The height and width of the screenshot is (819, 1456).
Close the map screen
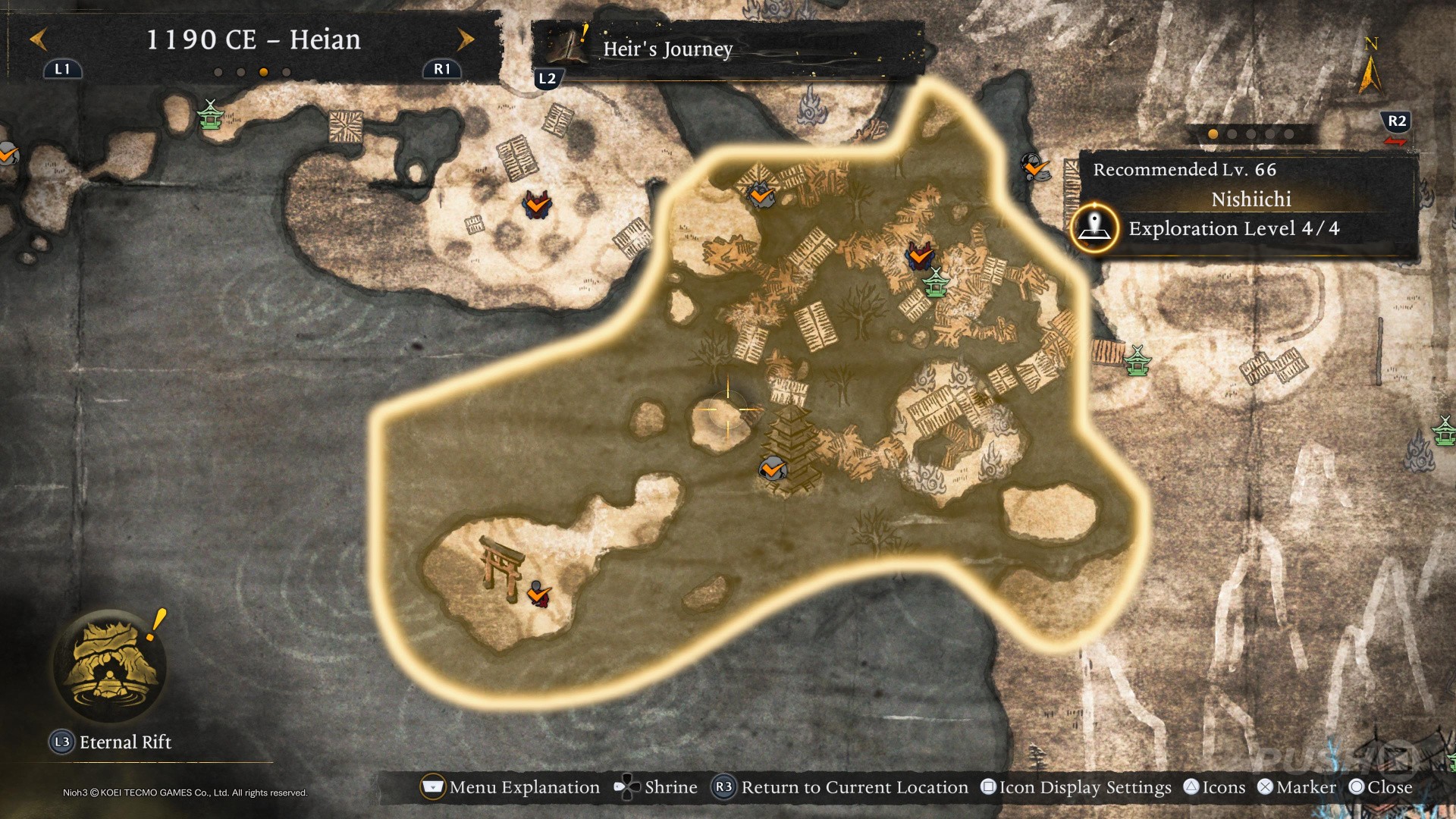pos(1381,787)
